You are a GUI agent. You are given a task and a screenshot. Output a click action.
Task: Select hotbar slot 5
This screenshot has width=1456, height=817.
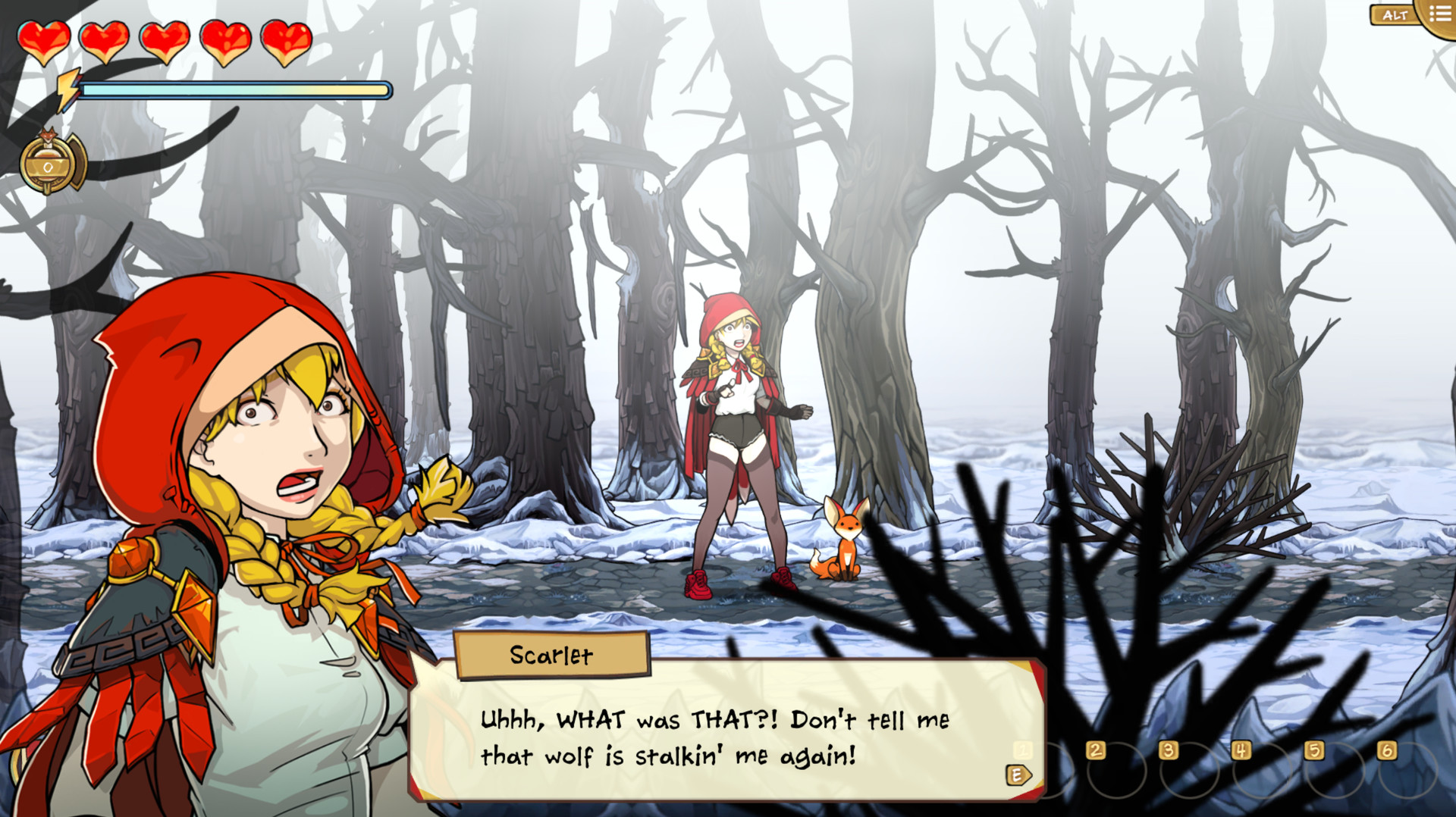[x=1315, y=752]
